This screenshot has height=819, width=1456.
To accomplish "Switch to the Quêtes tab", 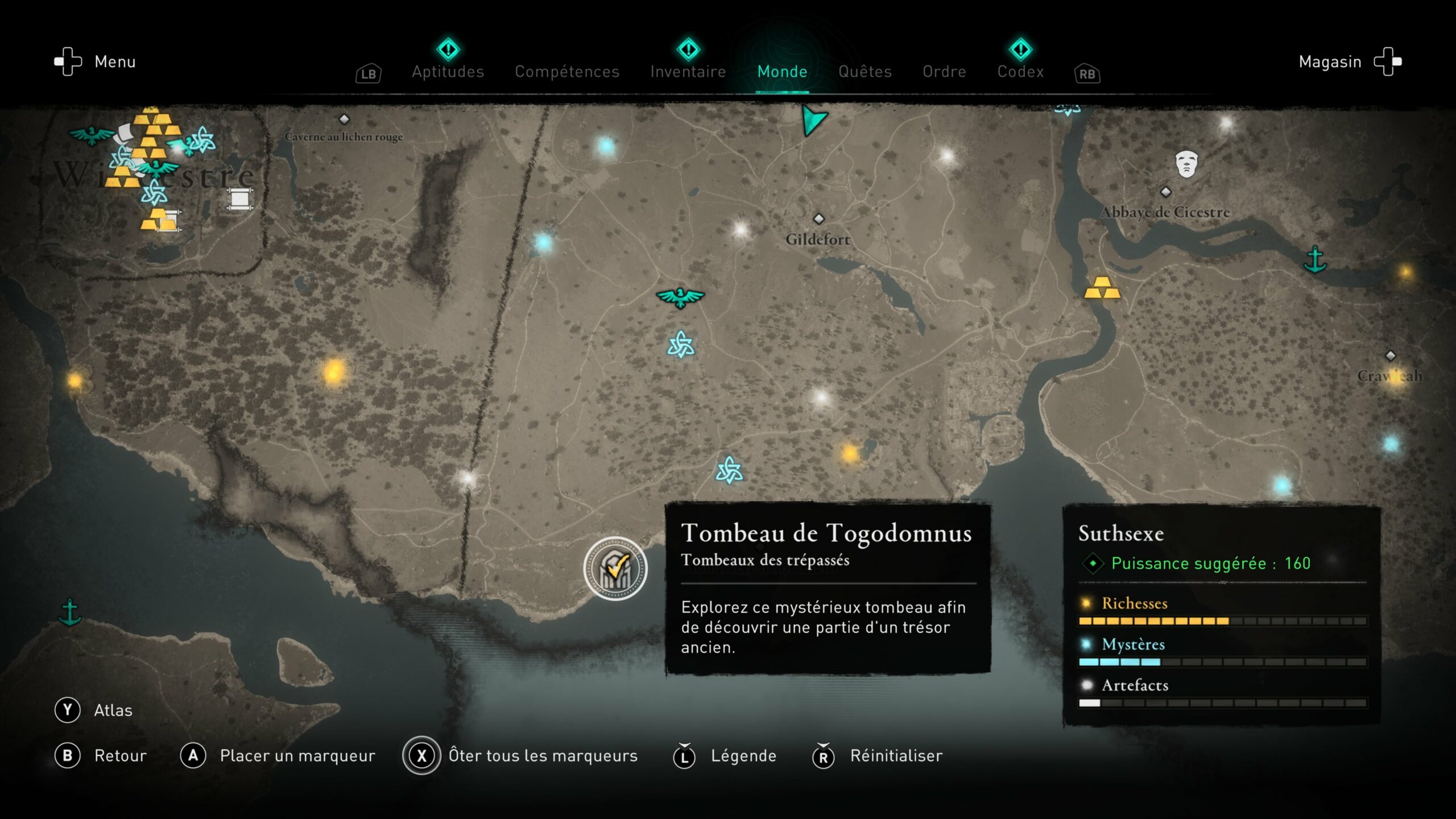I will 865,72.
